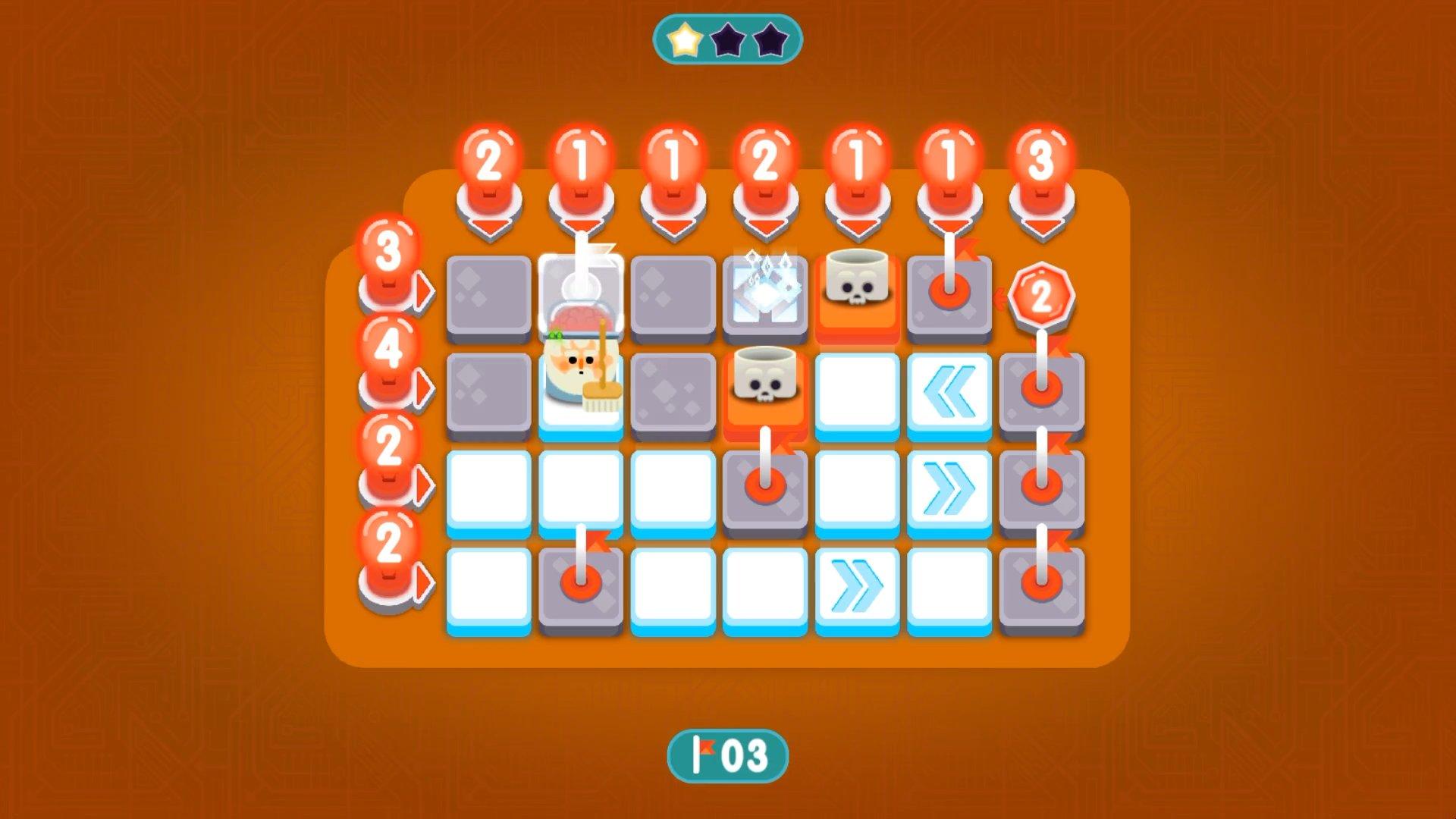Click the arrow under the column counter showing 2

tap(766, 224)
